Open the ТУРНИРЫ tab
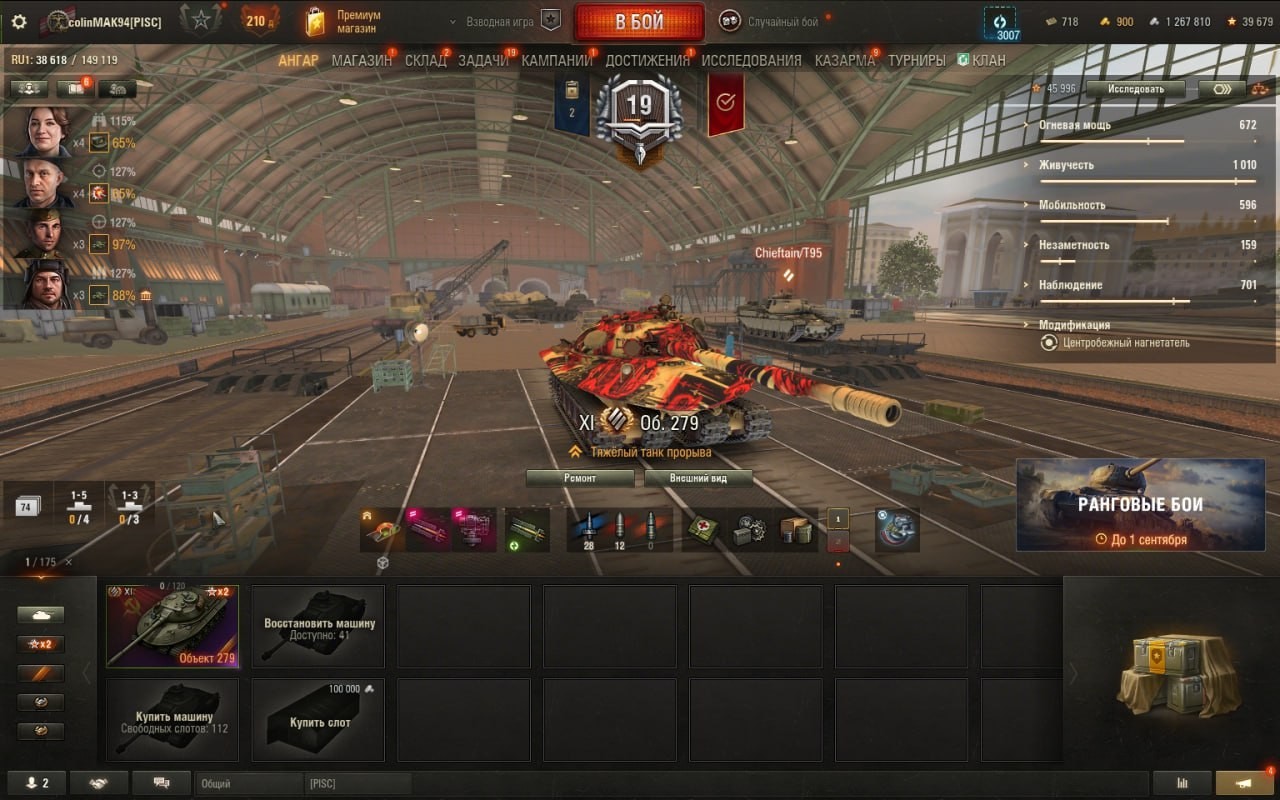This screenshot has width=1280, height=800. 916,60
